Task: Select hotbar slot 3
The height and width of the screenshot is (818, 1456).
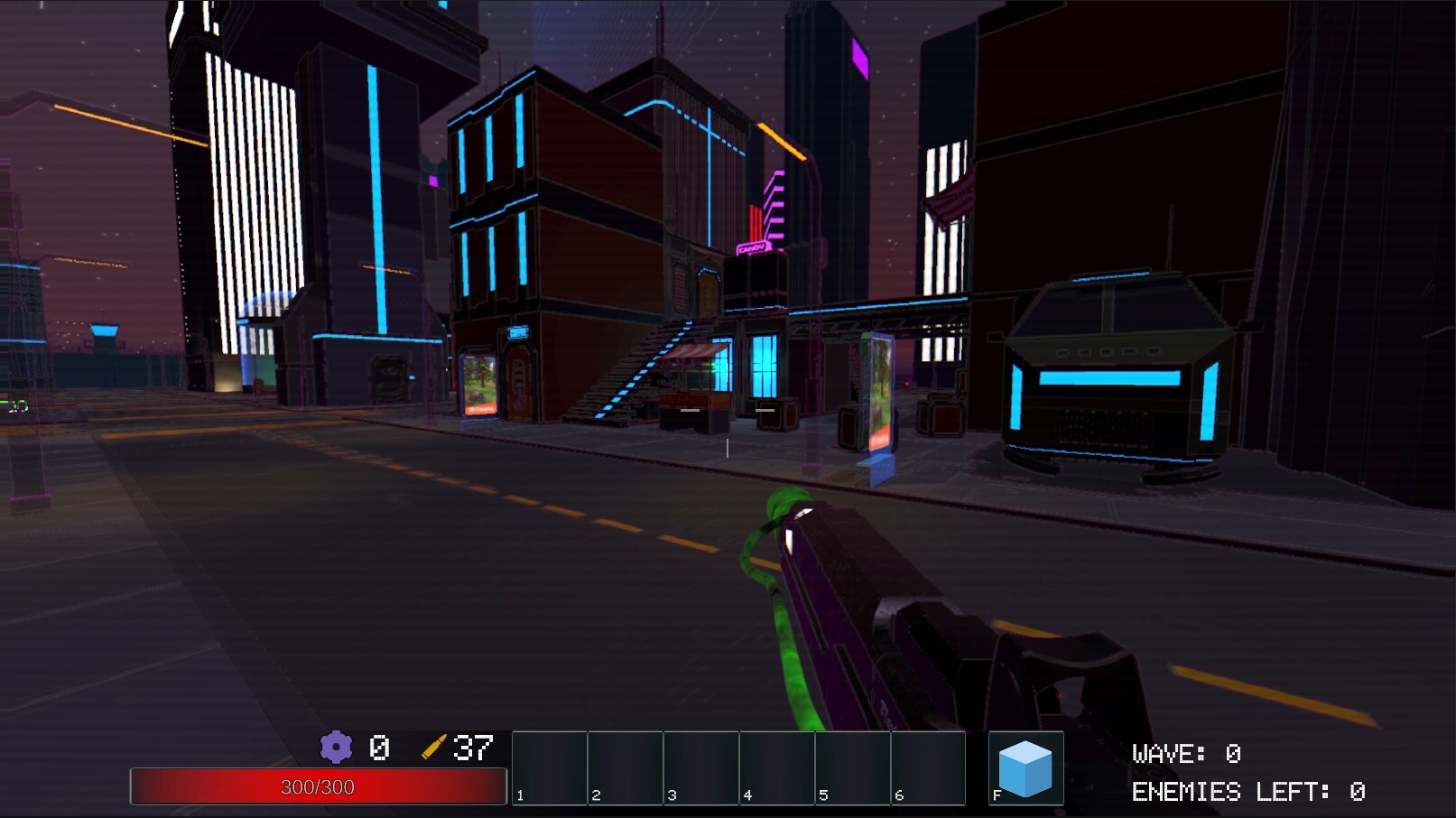Action: 700,766
